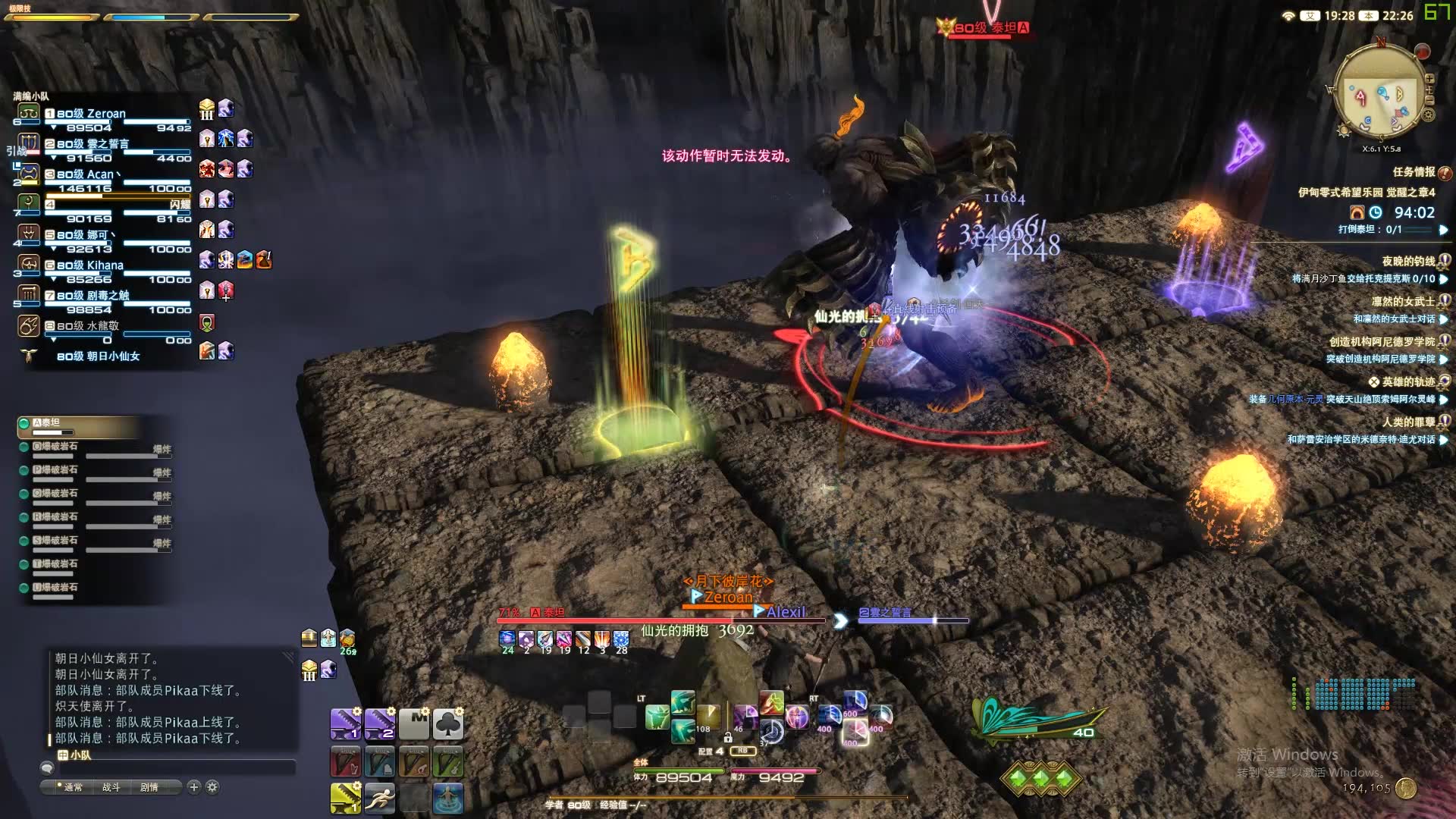1456x819 pixels.
Task: Click the yellow gear hotbar icon numbered 1
Action: pos(346,798)
